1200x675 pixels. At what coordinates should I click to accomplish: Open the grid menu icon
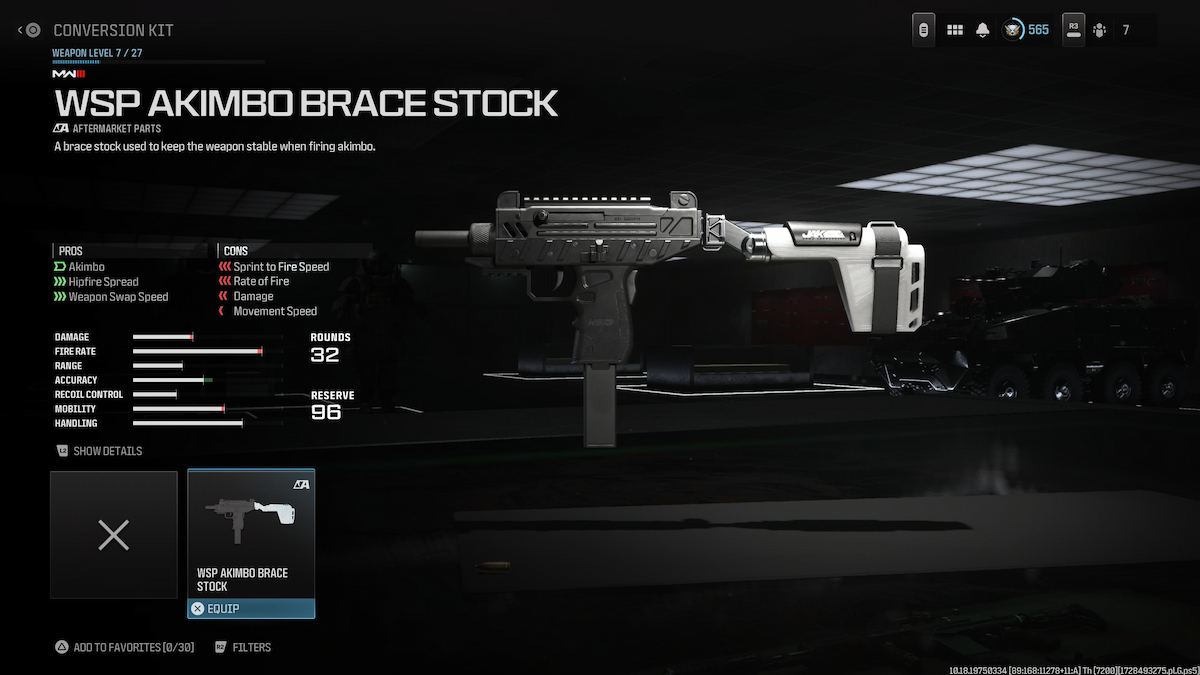click(955, 30)
